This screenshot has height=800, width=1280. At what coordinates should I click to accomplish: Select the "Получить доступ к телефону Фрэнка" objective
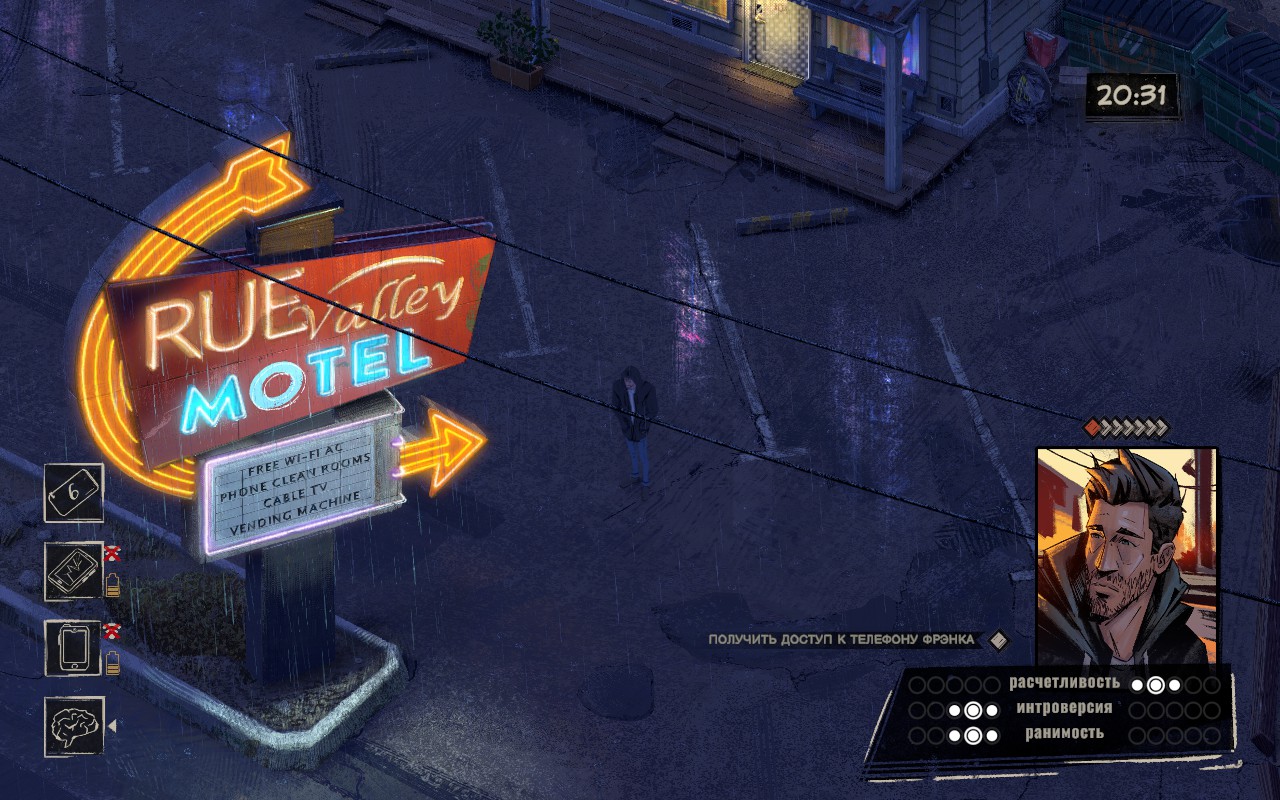[x=844, y=640]
